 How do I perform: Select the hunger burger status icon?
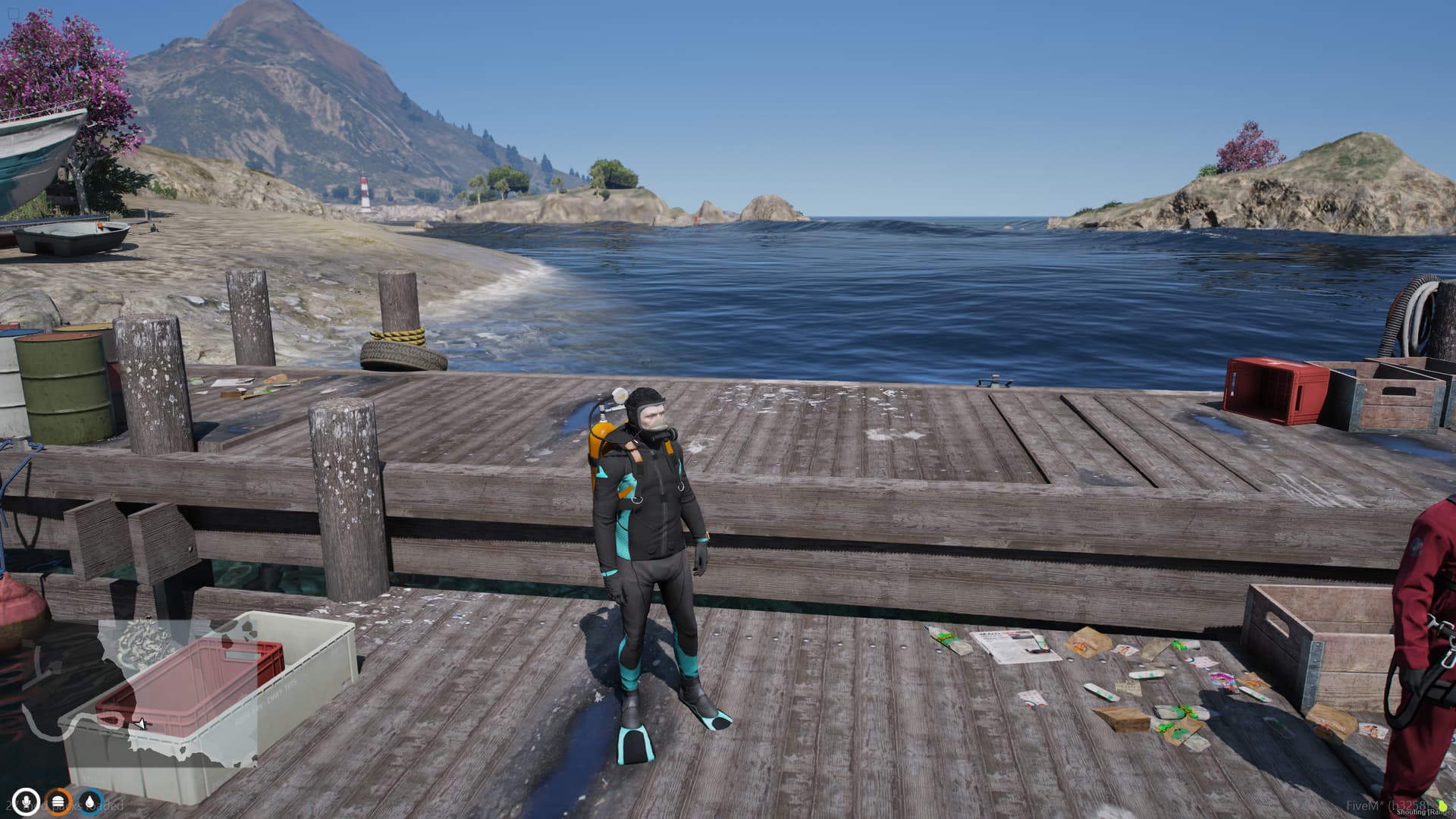[x=59, y=801]
